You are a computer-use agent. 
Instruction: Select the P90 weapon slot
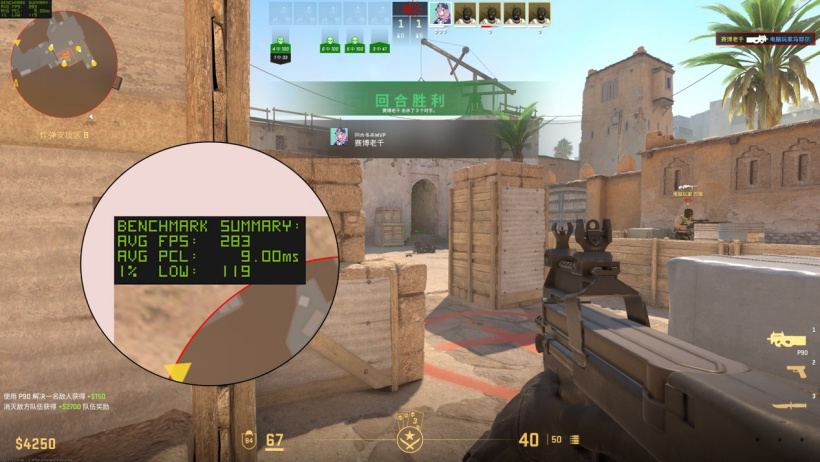[787, 339]
